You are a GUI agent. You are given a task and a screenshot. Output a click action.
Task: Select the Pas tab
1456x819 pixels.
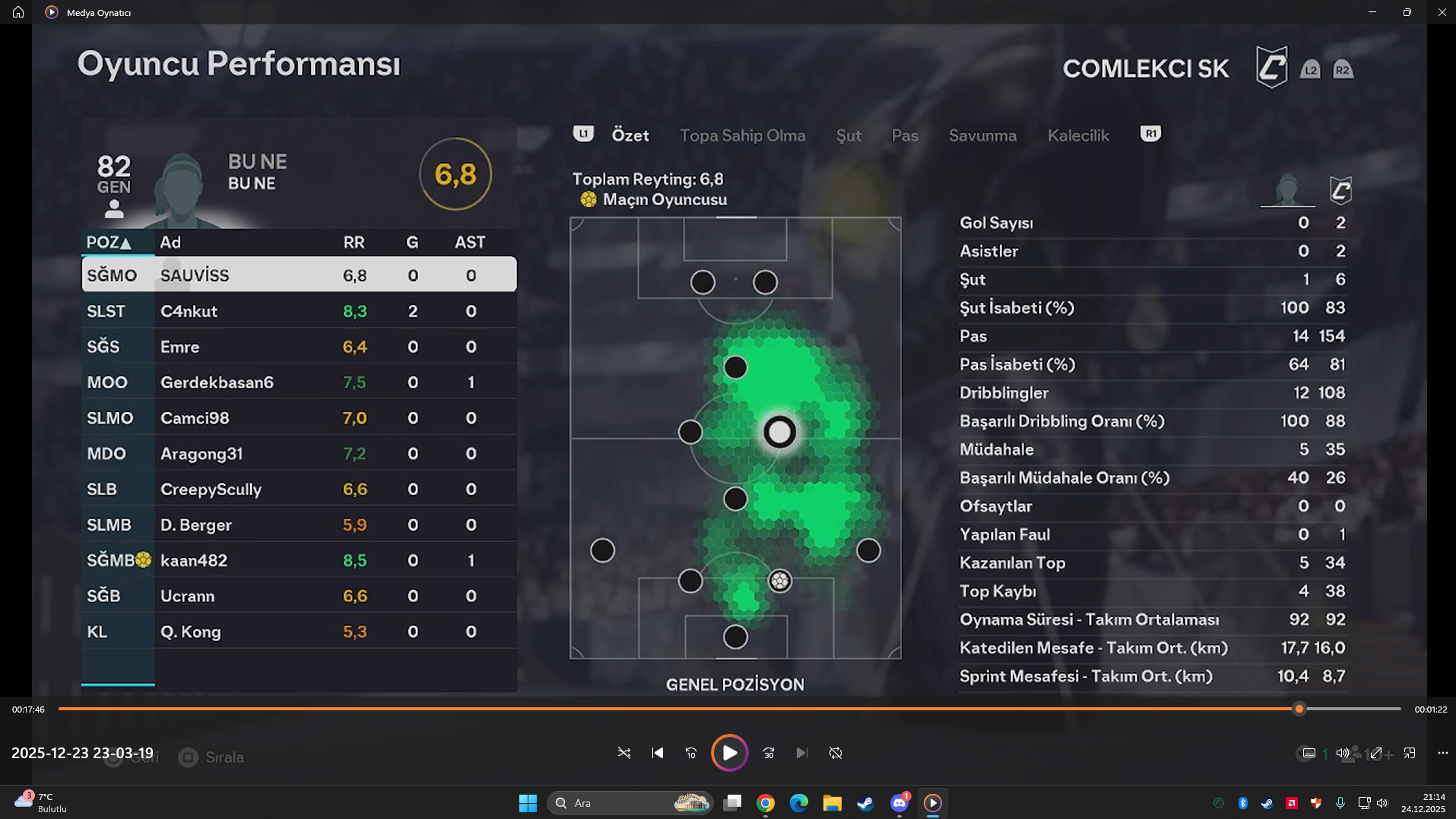905,135
